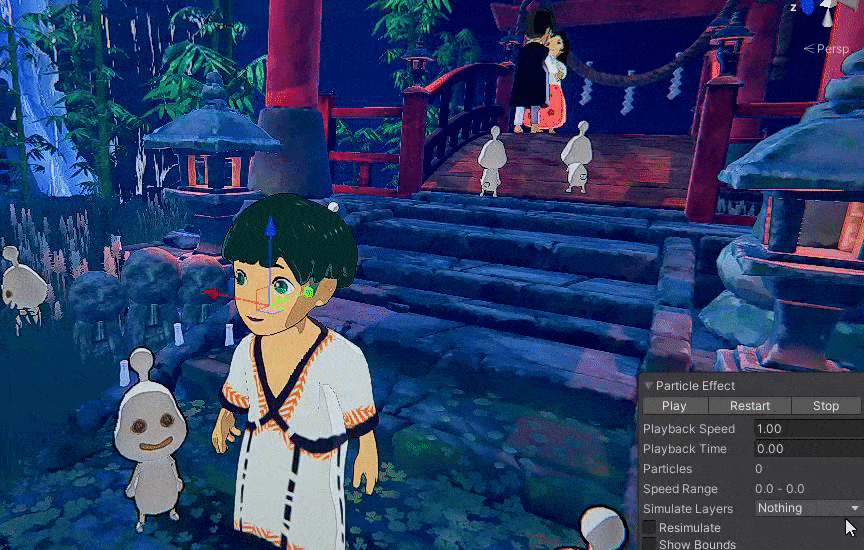The image size is (864, 550).
Task: Enable the Show Bounds checkbox
Action: [650, 544]
